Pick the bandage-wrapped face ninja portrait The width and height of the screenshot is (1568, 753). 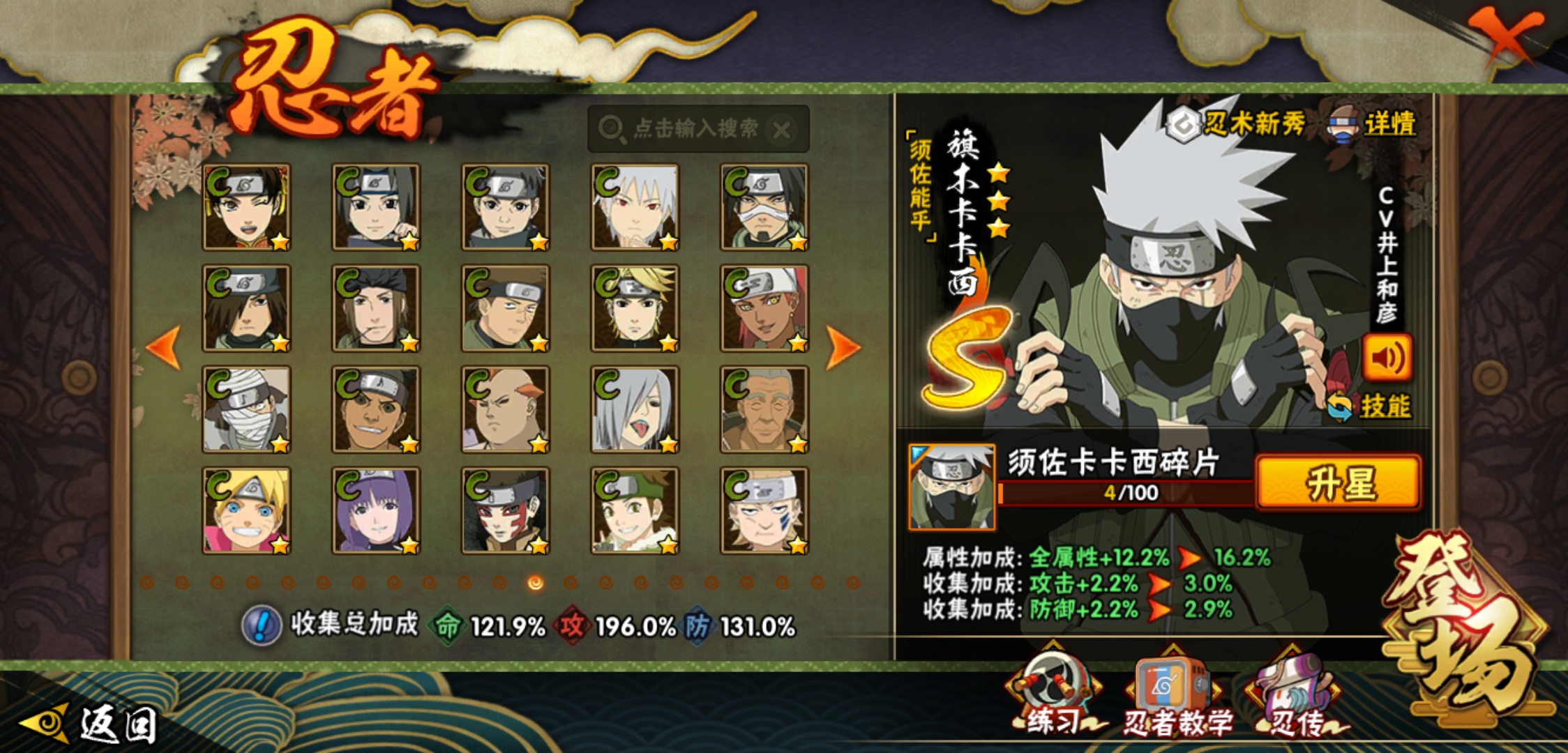pos(246,410)
